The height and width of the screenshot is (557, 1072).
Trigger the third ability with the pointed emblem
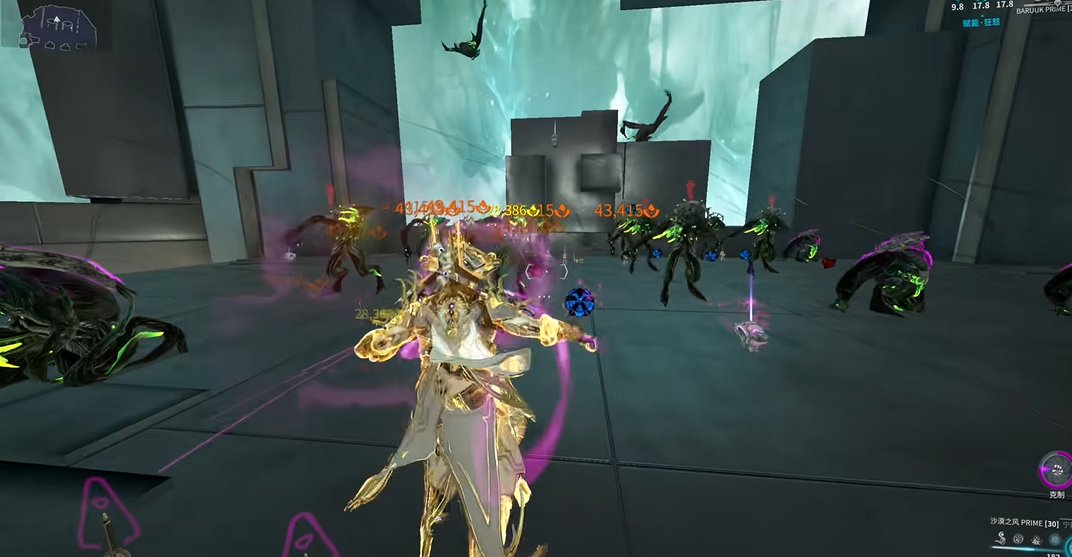1036,539
